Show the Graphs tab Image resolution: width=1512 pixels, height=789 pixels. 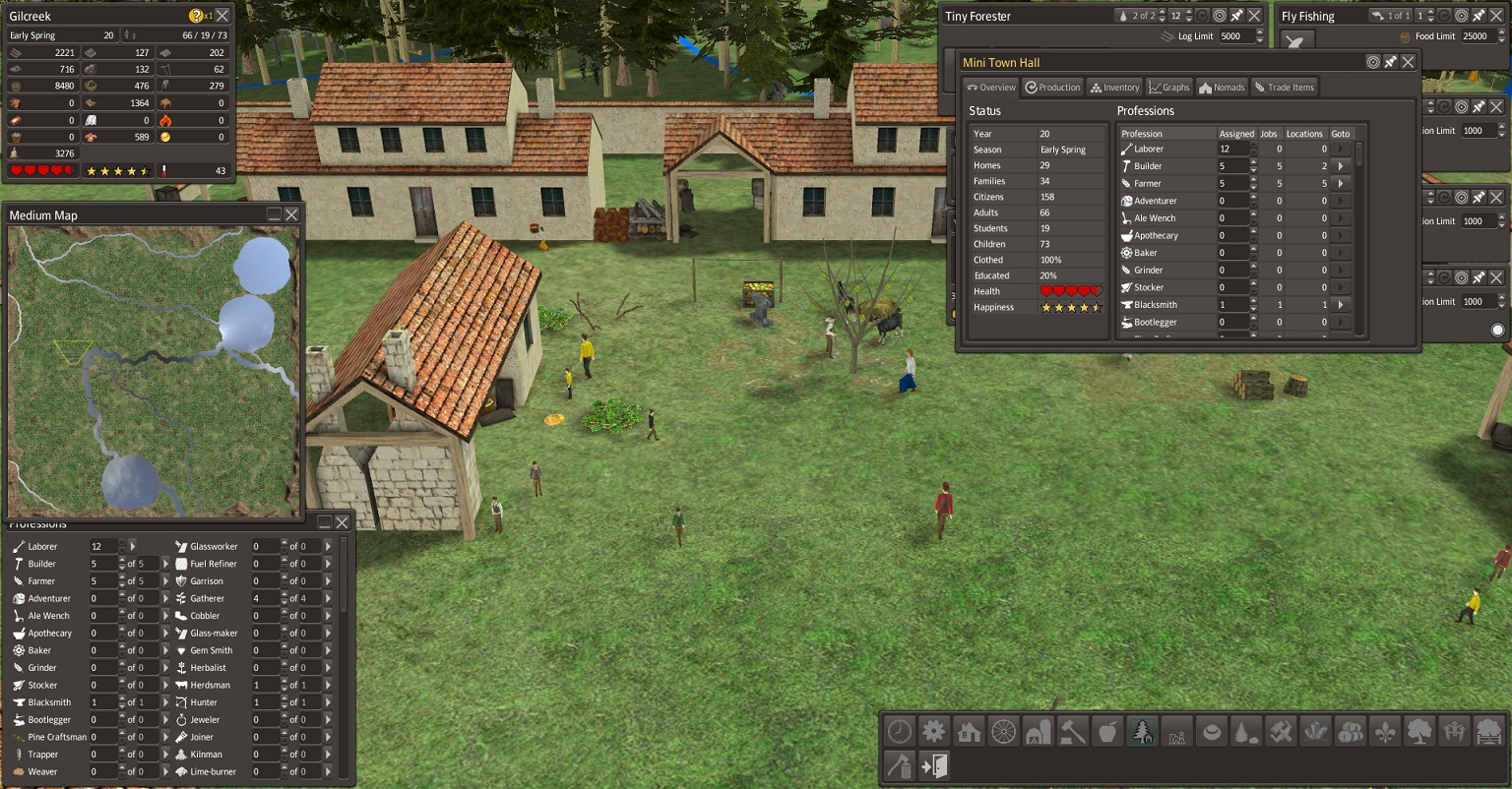click(1169, 88)
